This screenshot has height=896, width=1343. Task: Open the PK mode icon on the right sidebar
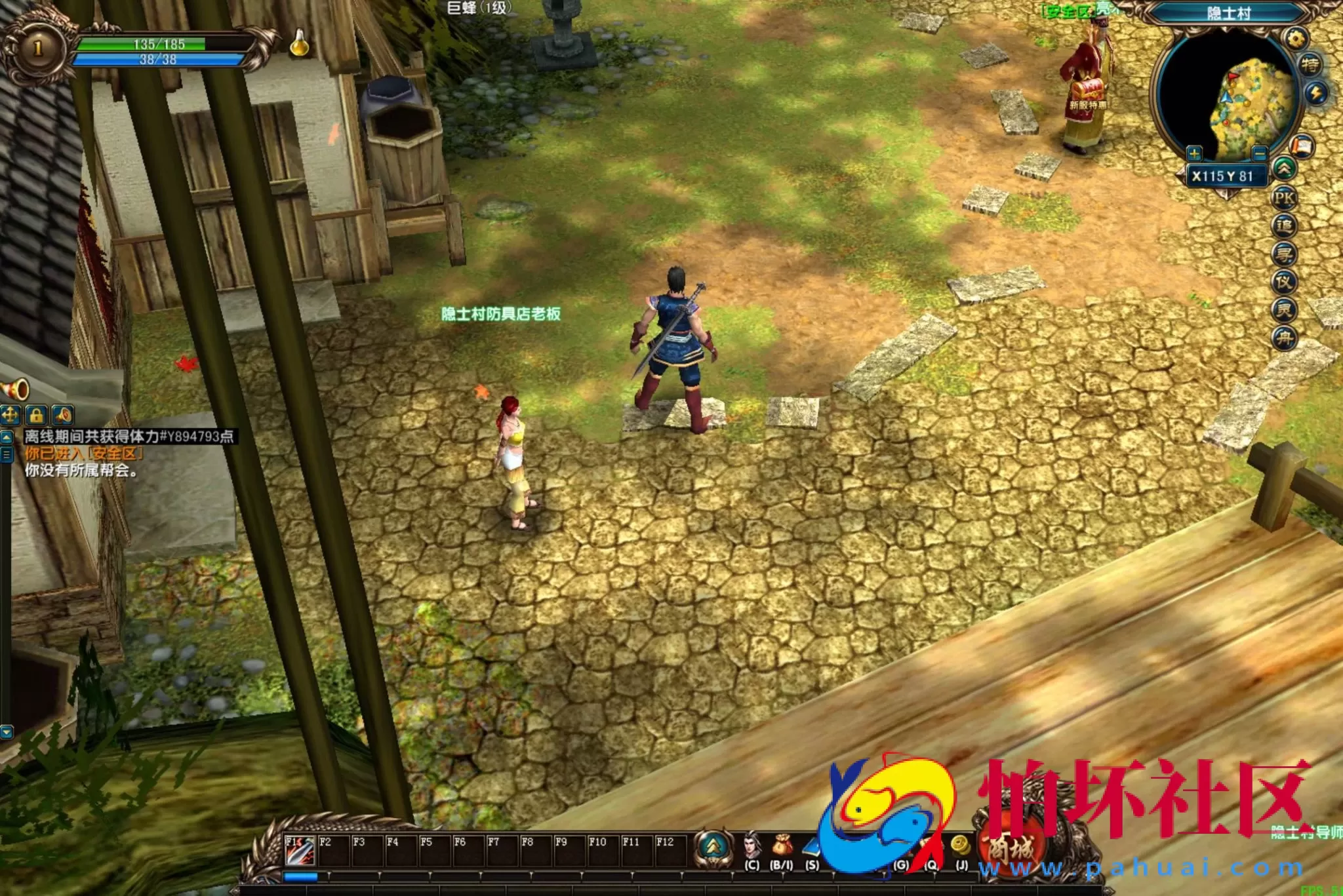pyautogui.click(x=1285, y=199)
